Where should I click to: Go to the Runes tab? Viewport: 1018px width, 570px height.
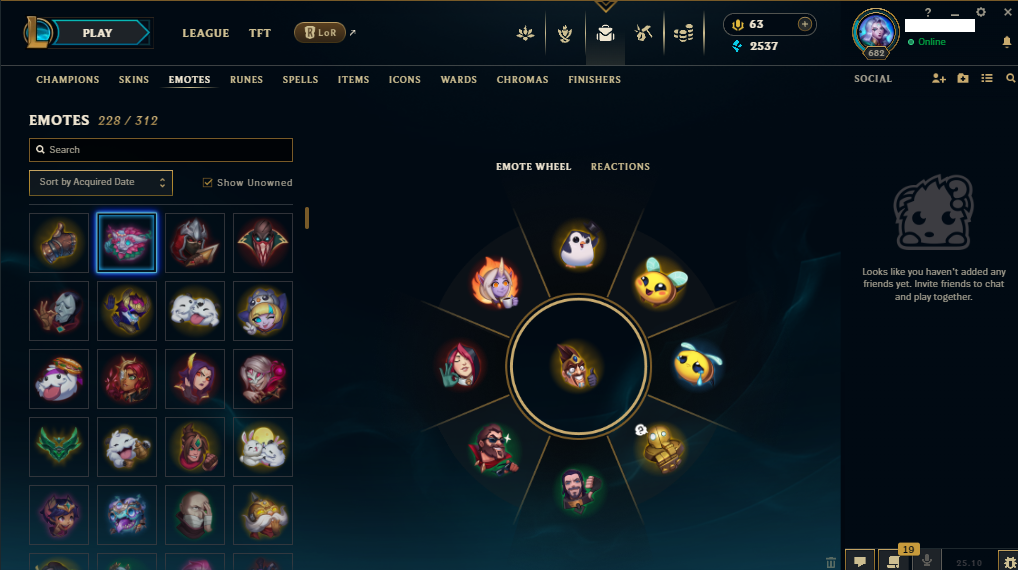coord(247,79)
